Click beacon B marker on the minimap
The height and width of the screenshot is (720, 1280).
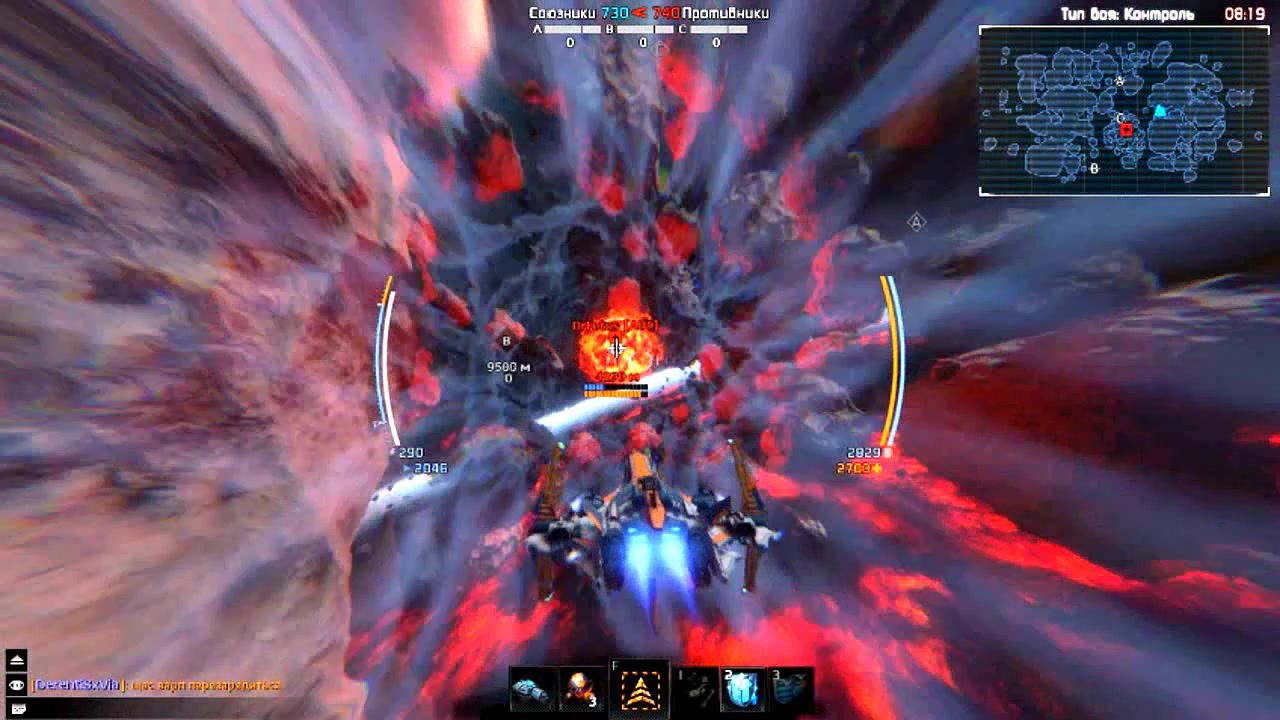(1094, 169)
